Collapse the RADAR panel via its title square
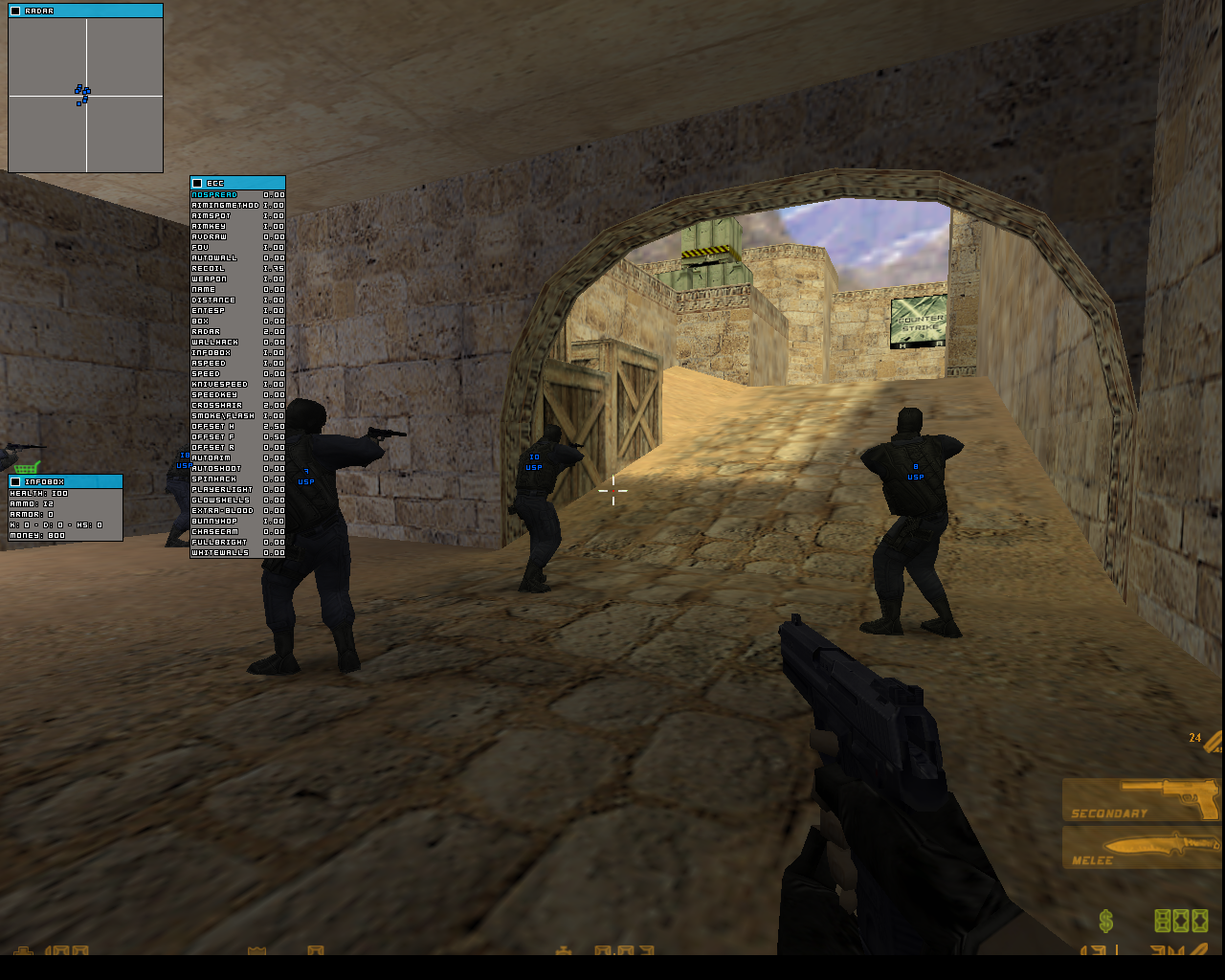The height and width of the screenshot is (980, 1225). click(x=13, y=10)
